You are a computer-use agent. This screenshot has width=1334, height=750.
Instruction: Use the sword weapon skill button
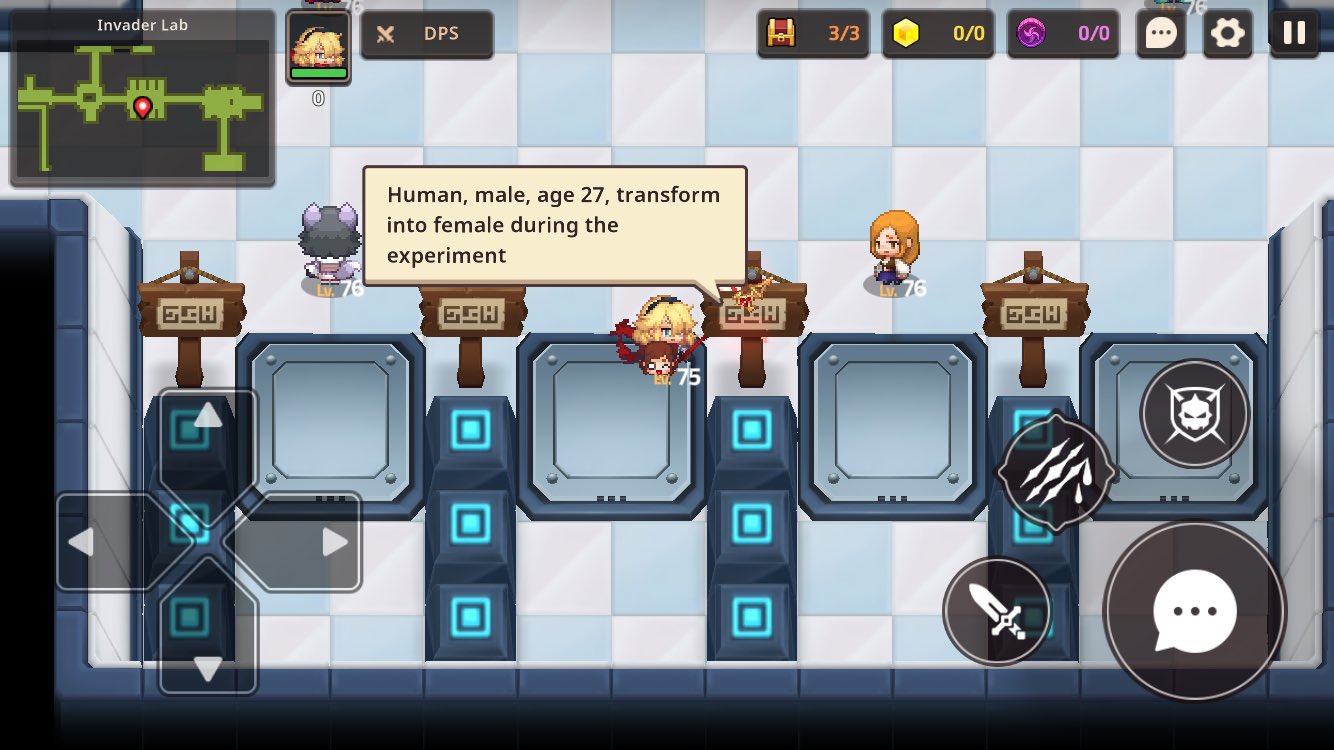(x=997, y=611)
